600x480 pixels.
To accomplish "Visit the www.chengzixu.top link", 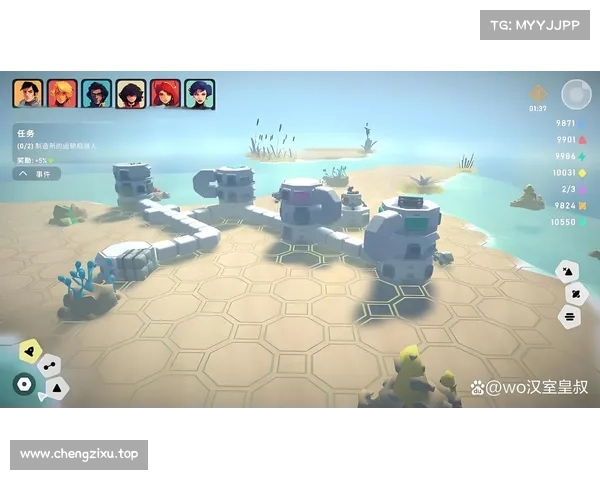I will tap(80, 455).
